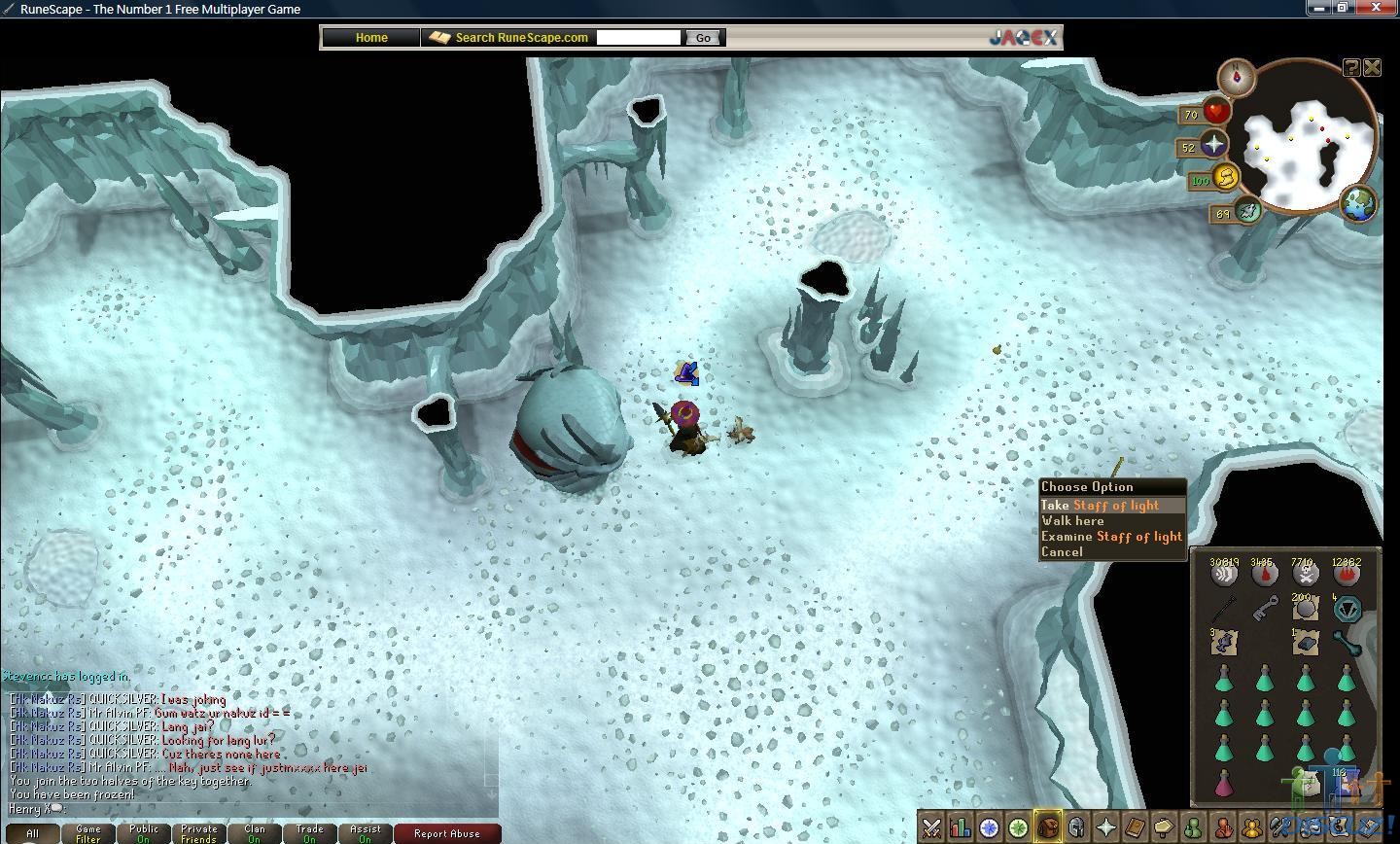Screen dimensions: 1400x844
Task: Open the Private chat filter tab
Action: 198,833
